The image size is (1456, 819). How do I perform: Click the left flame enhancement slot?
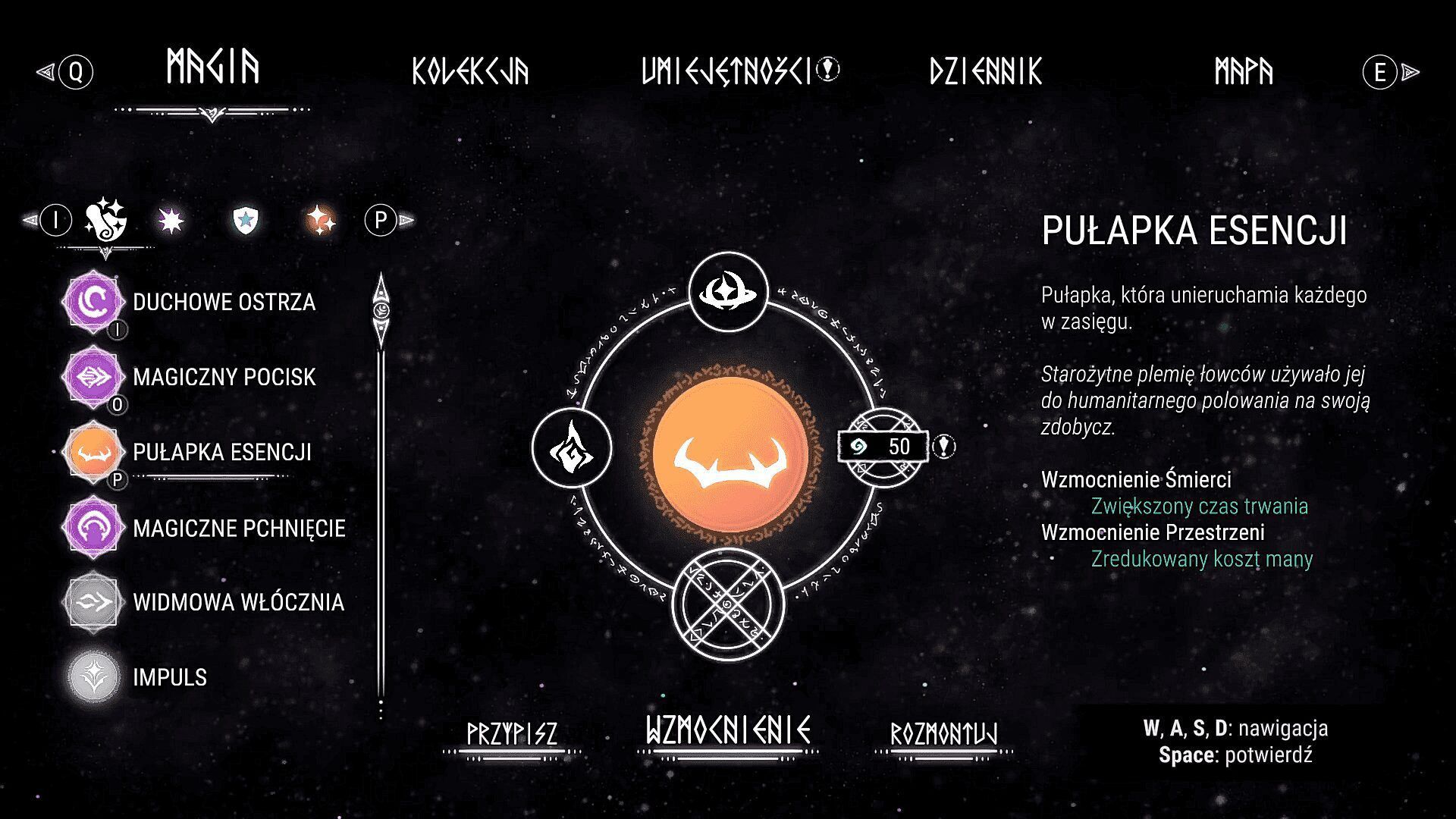coord(572,447)
